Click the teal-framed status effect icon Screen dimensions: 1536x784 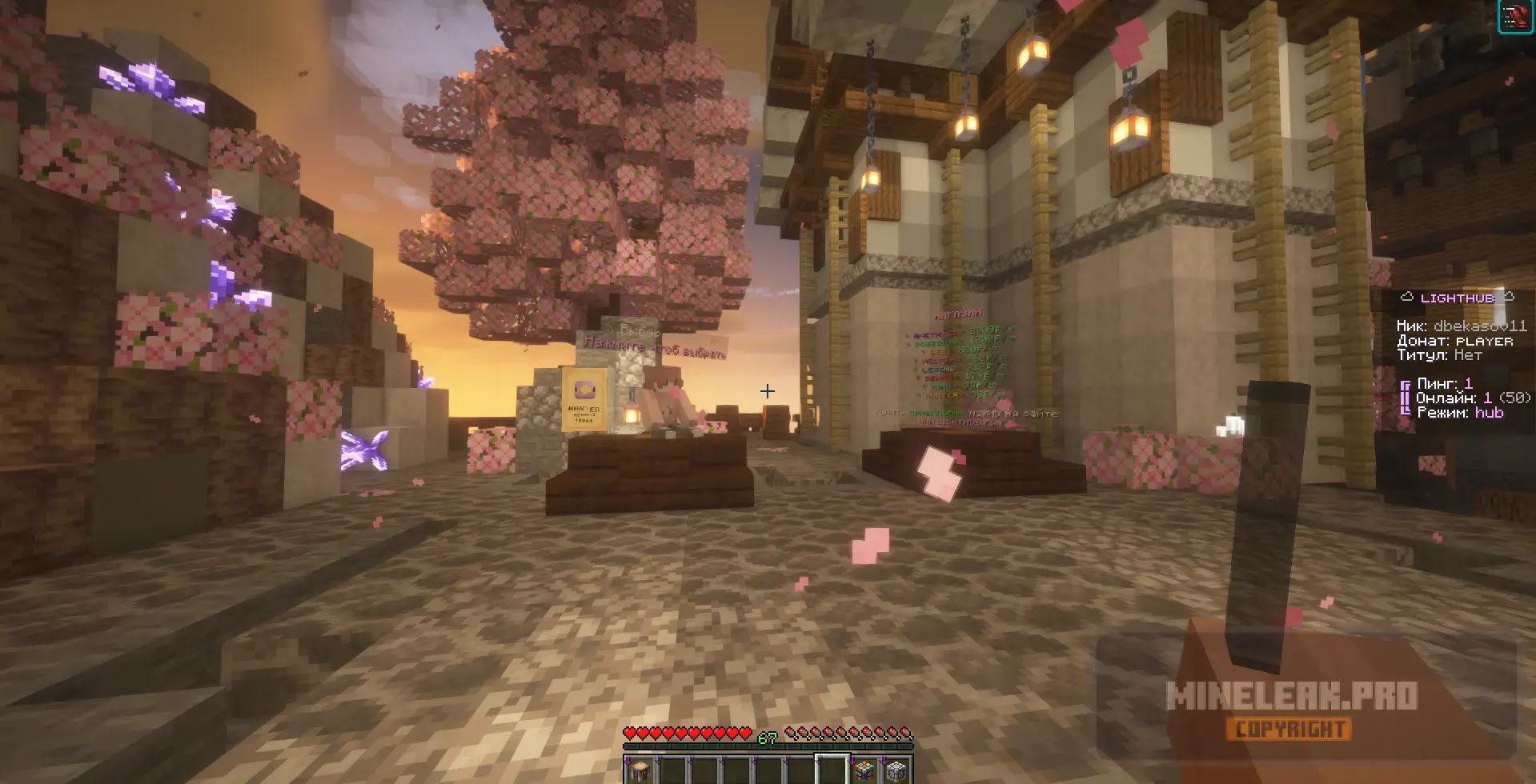(x=1514, y=17)
